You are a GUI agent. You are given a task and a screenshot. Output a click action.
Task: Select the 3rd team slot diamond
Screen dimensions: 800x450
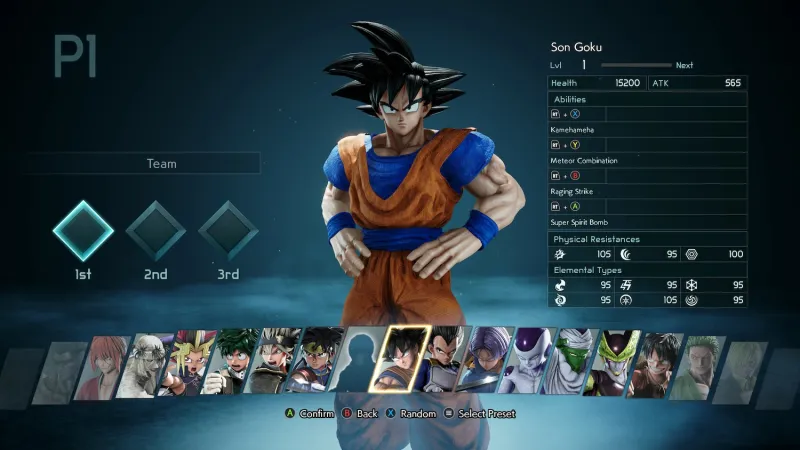[229, 231]
